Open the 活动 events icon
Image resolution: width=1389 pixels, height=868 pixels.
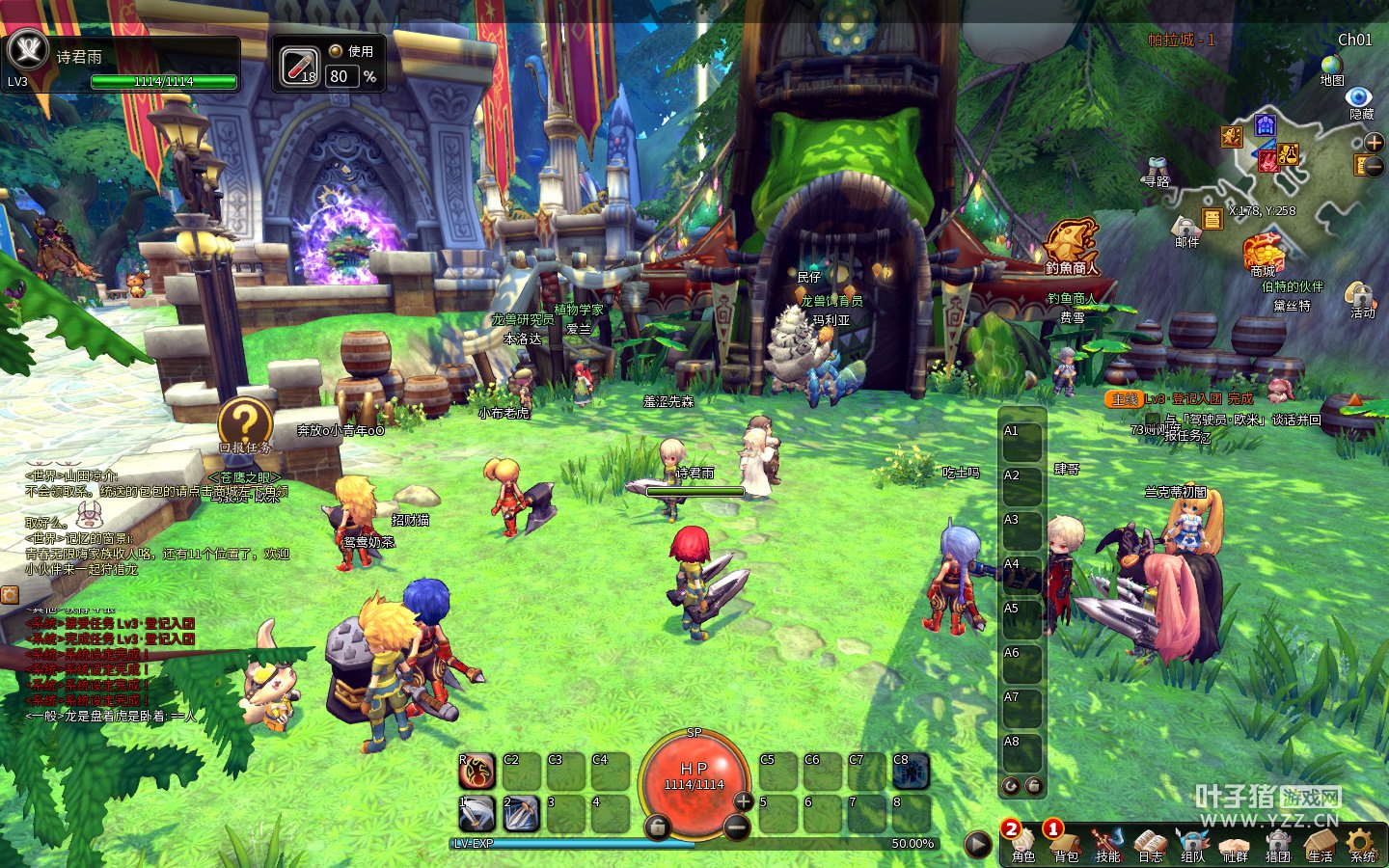coord(1361,297)
